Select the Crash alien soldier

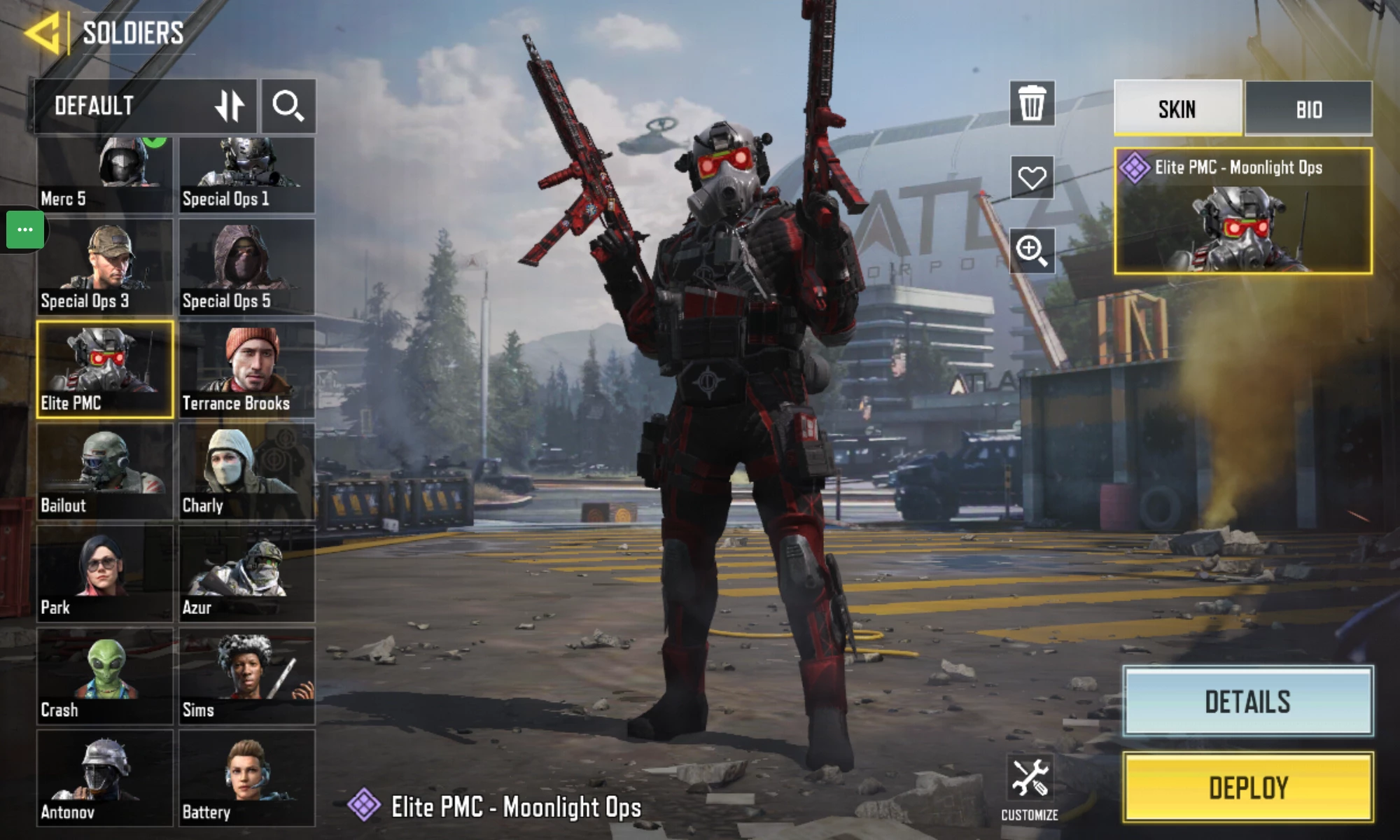click(x=104, y=675)
